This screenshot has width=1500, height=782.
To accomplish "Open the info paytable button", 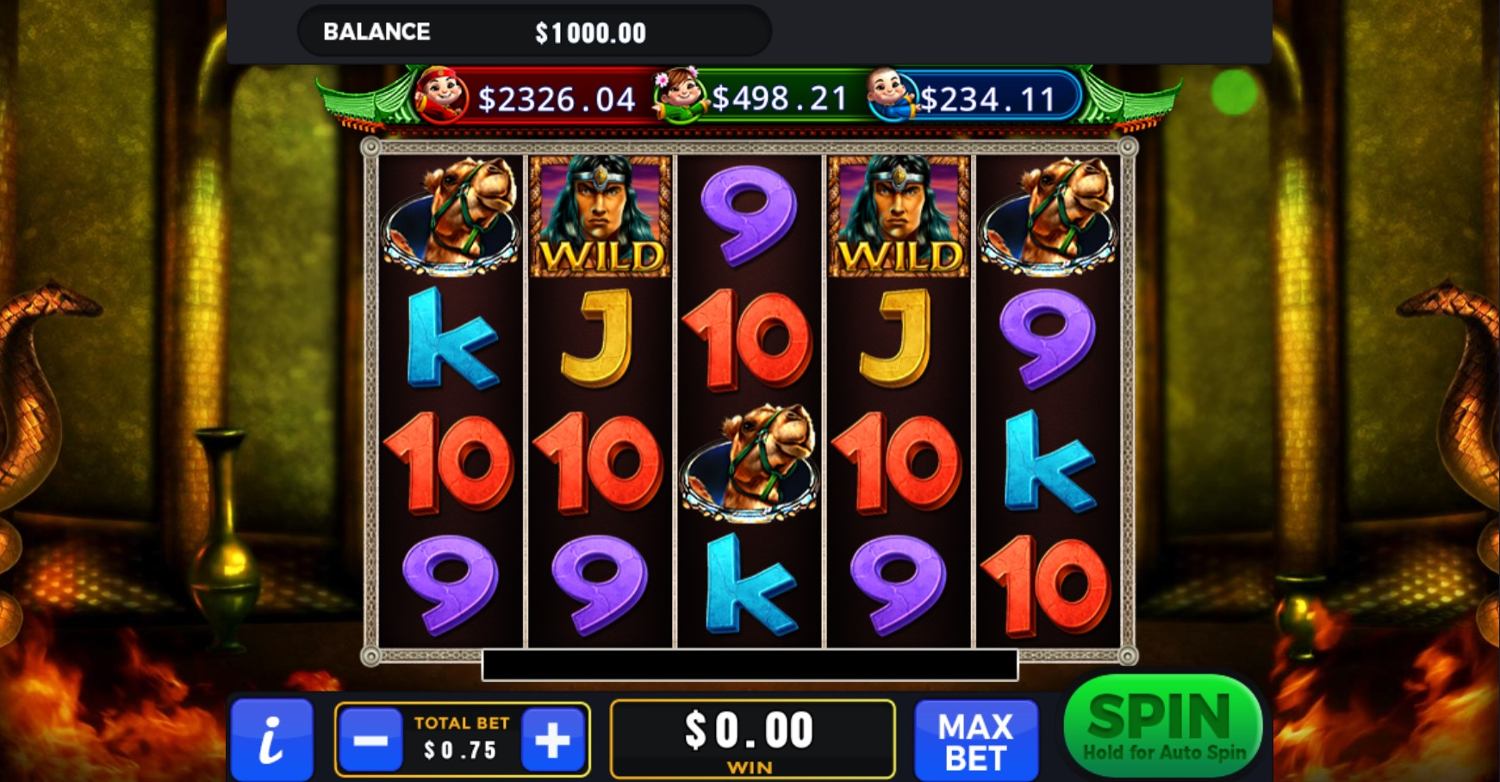I will pos(271,741).
